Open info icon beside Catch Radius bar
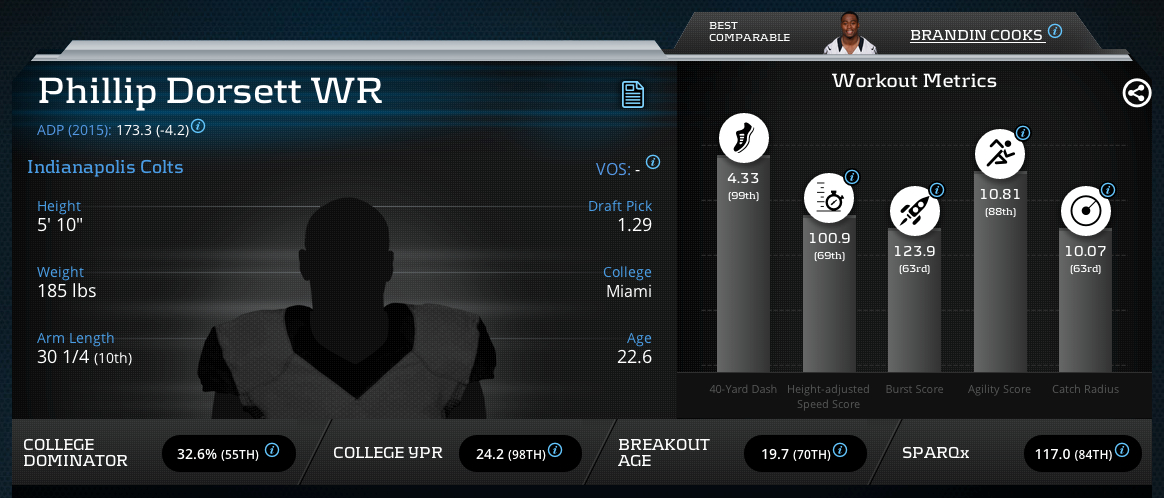The width and height of the screenshot is (1164, 498). pyautogui.click(x=1107, y=188)
